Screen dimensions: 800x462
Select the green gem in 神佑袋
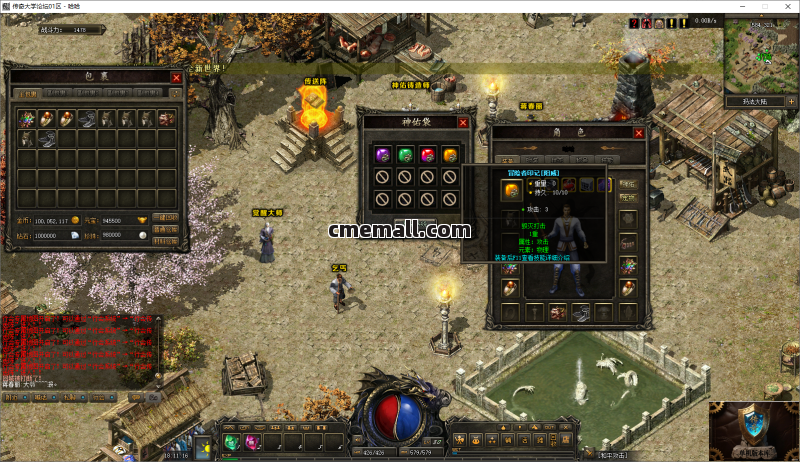click(405, 154)
